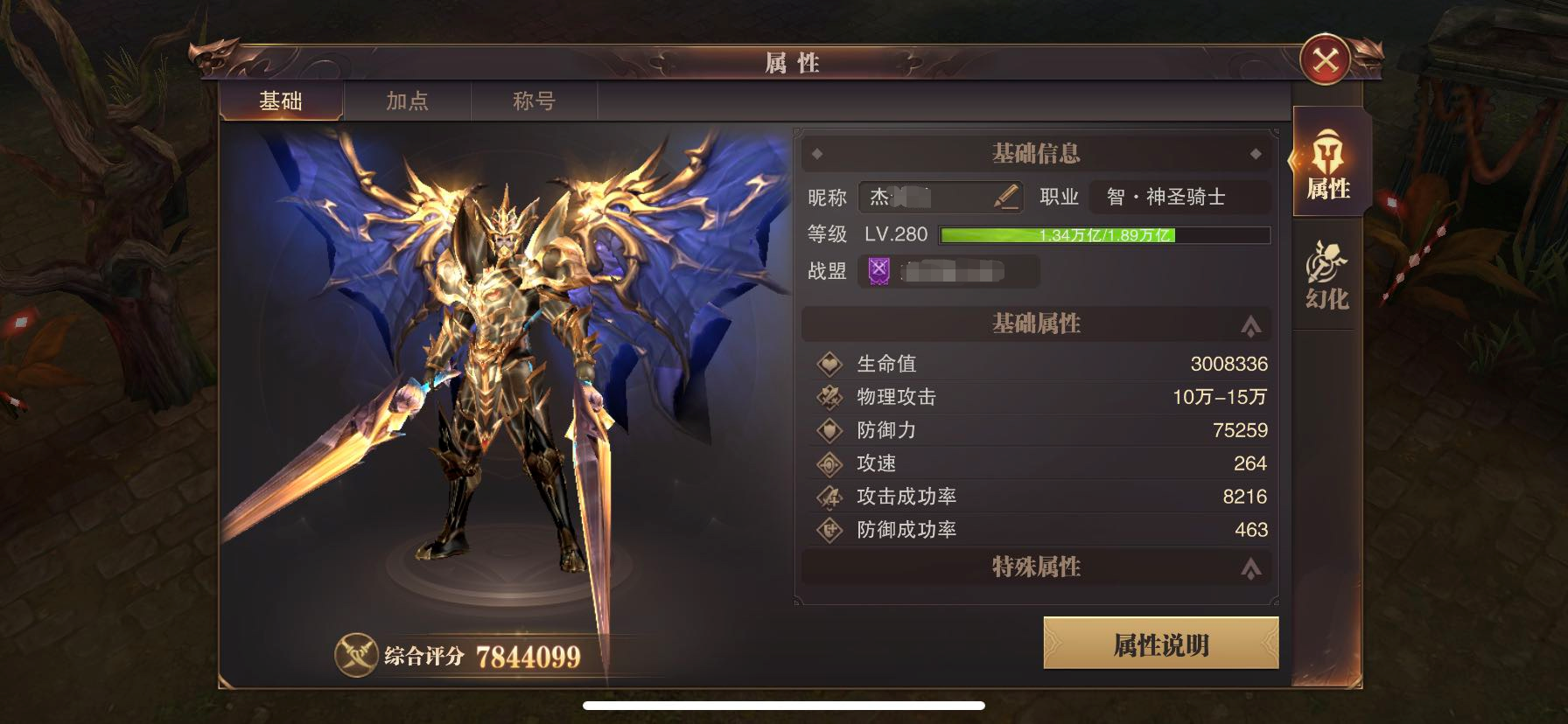Select the 基础 tab
The width and height of the screenshot is (1568, 724).
tap(280, 101)
